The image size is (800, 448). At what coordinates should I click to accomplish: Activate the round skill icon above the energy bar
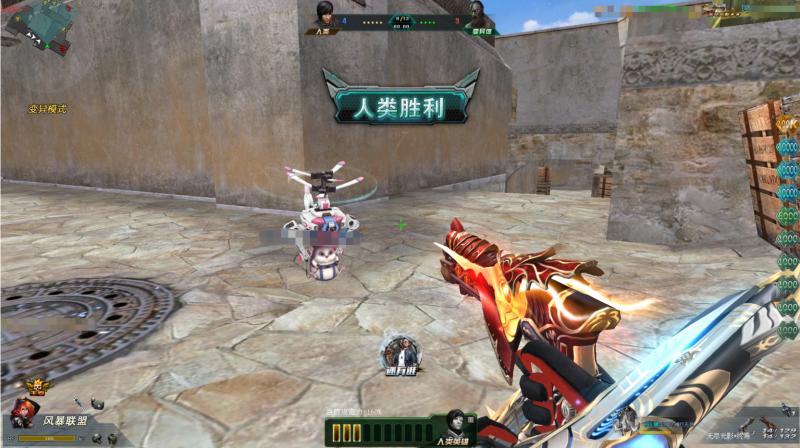[x=399, y=352]
